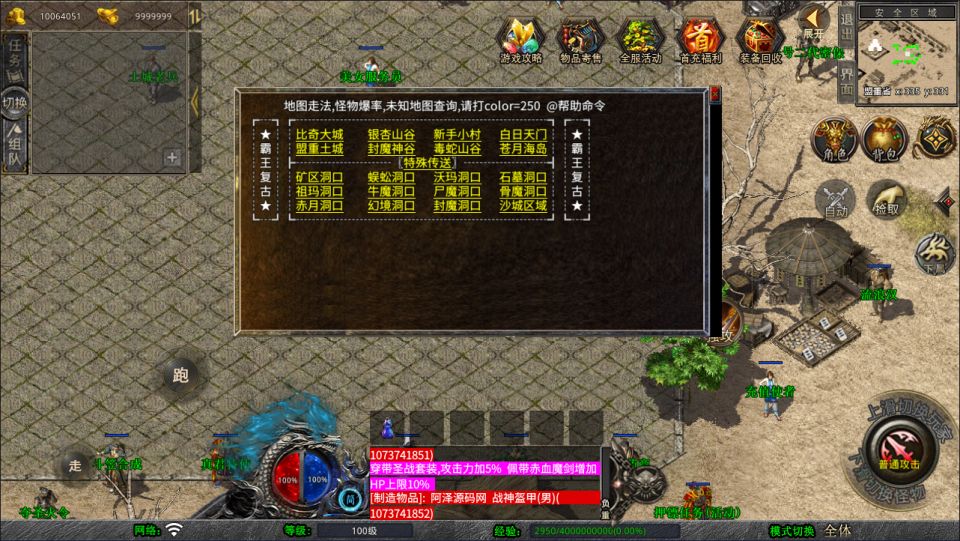Choose the 盟重土城 teleport link

click(319, 148)
